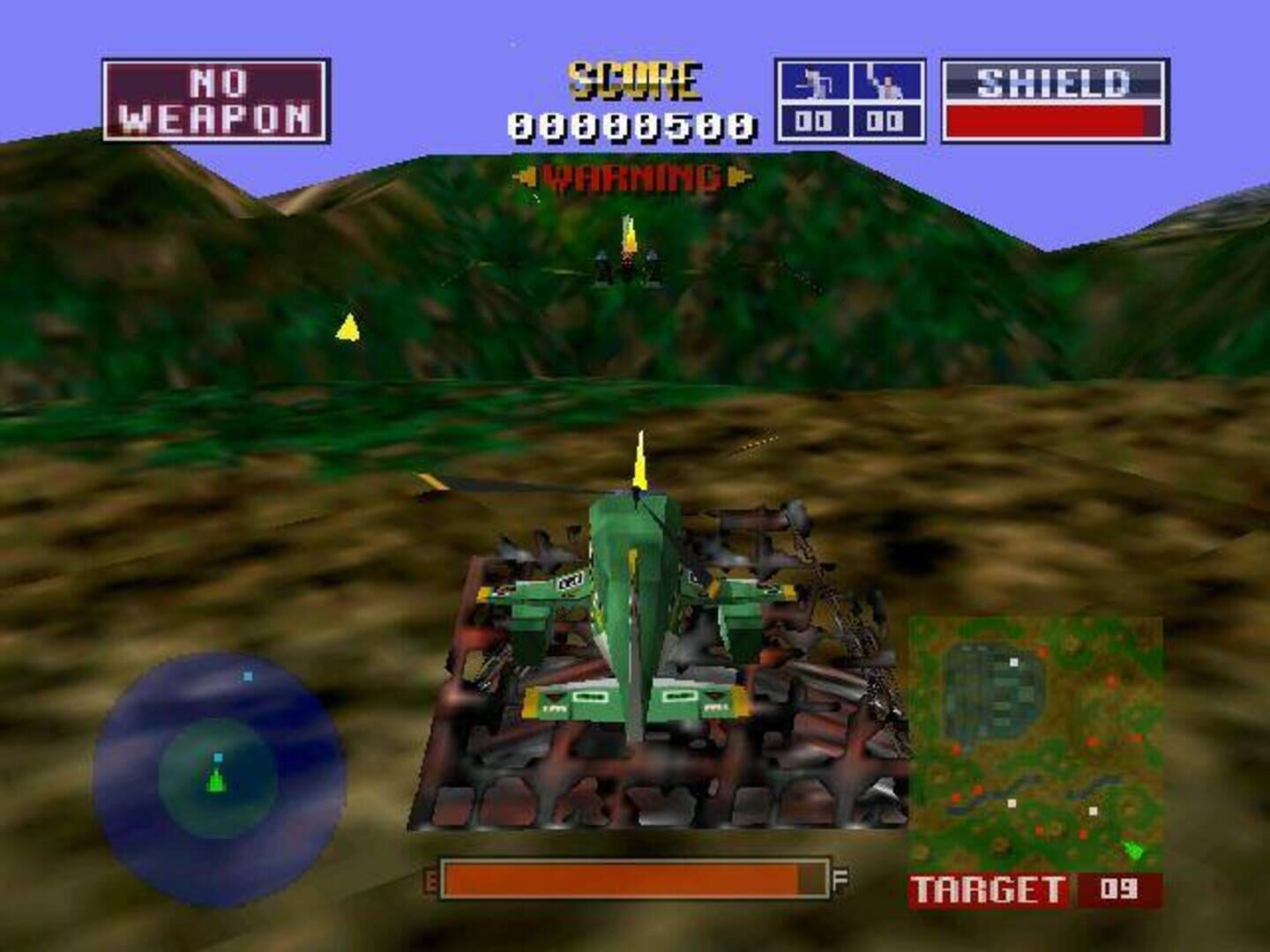Click the flashing WARNING indicator
The width and height of the screenshot is (1270, 952).
click(634, 175)
